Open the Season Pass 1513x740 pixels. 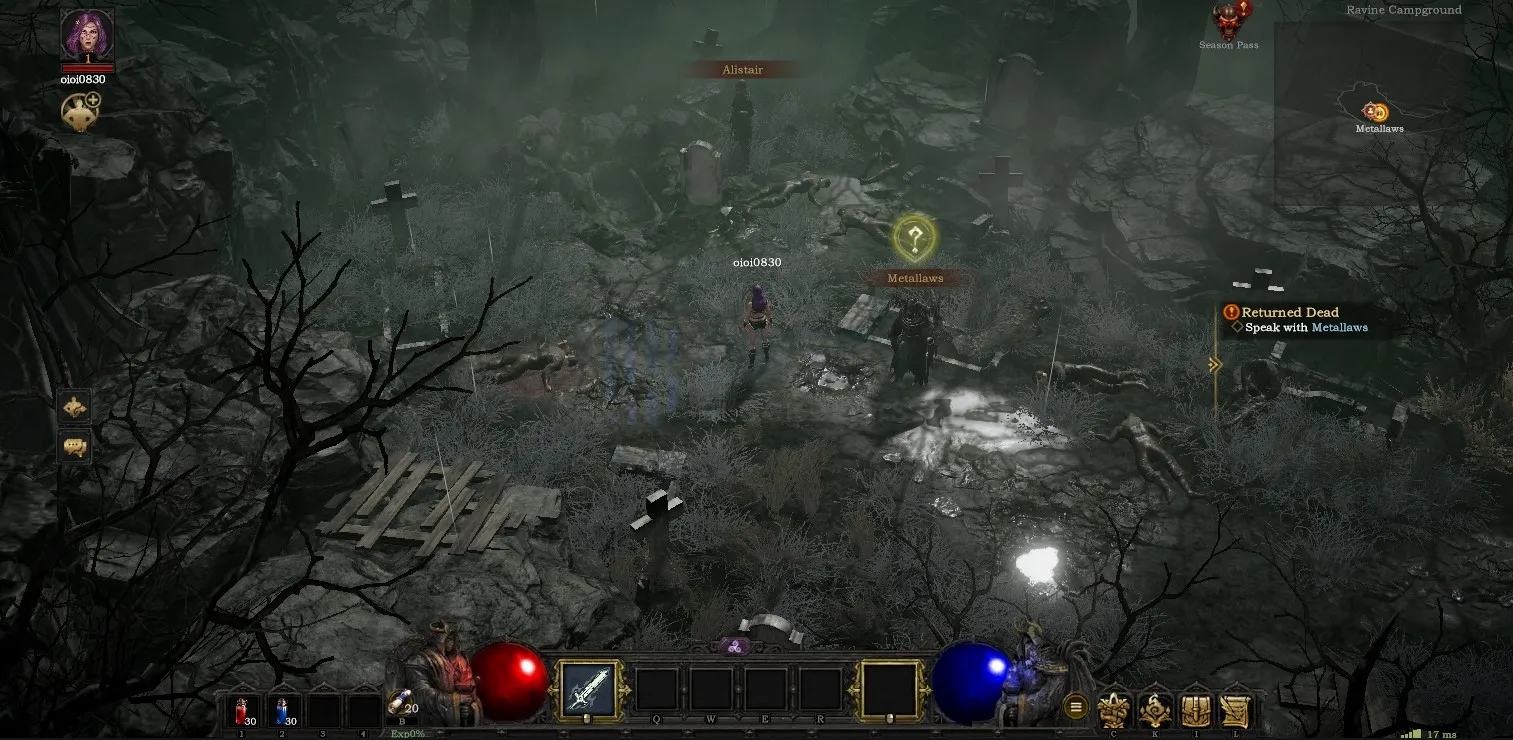point(1229,22)
